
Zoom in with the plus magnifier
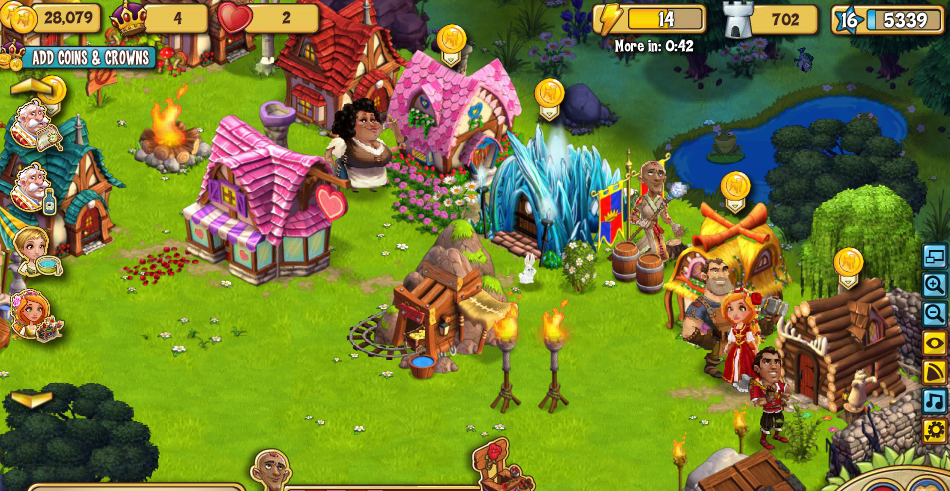pyautogui.click(x=934, y=285)
